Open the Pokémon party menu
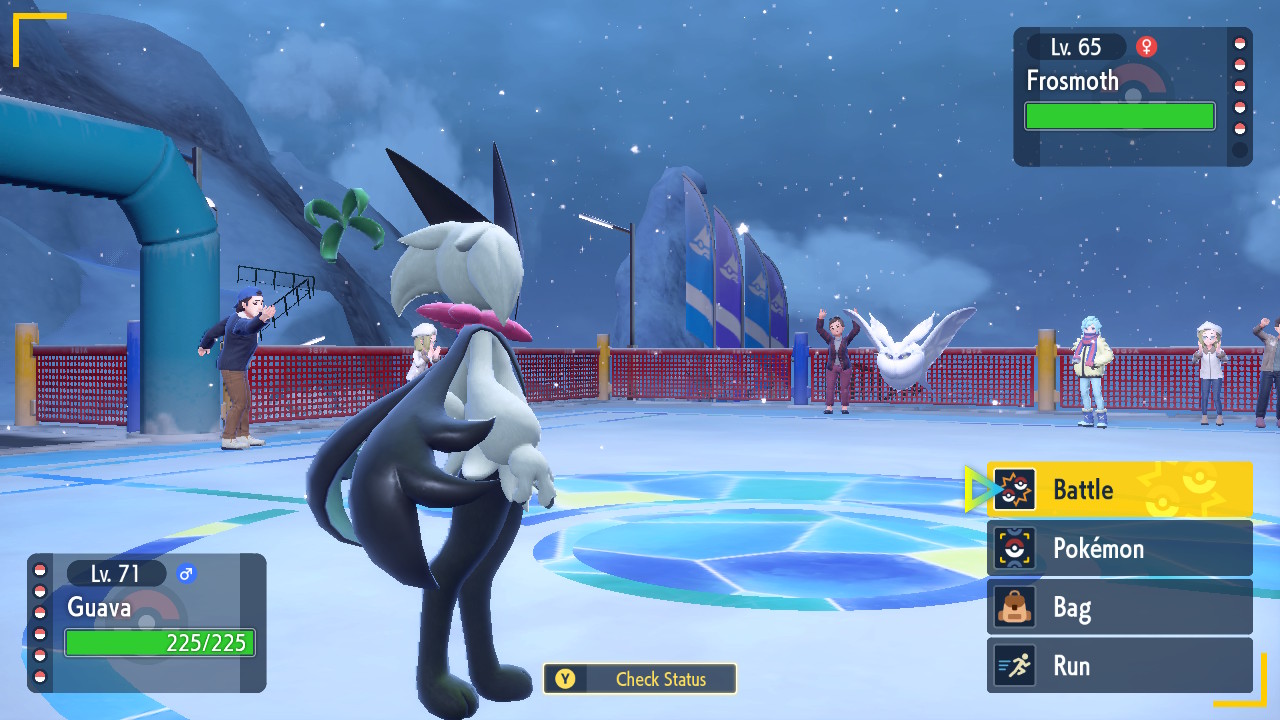 1120,548
